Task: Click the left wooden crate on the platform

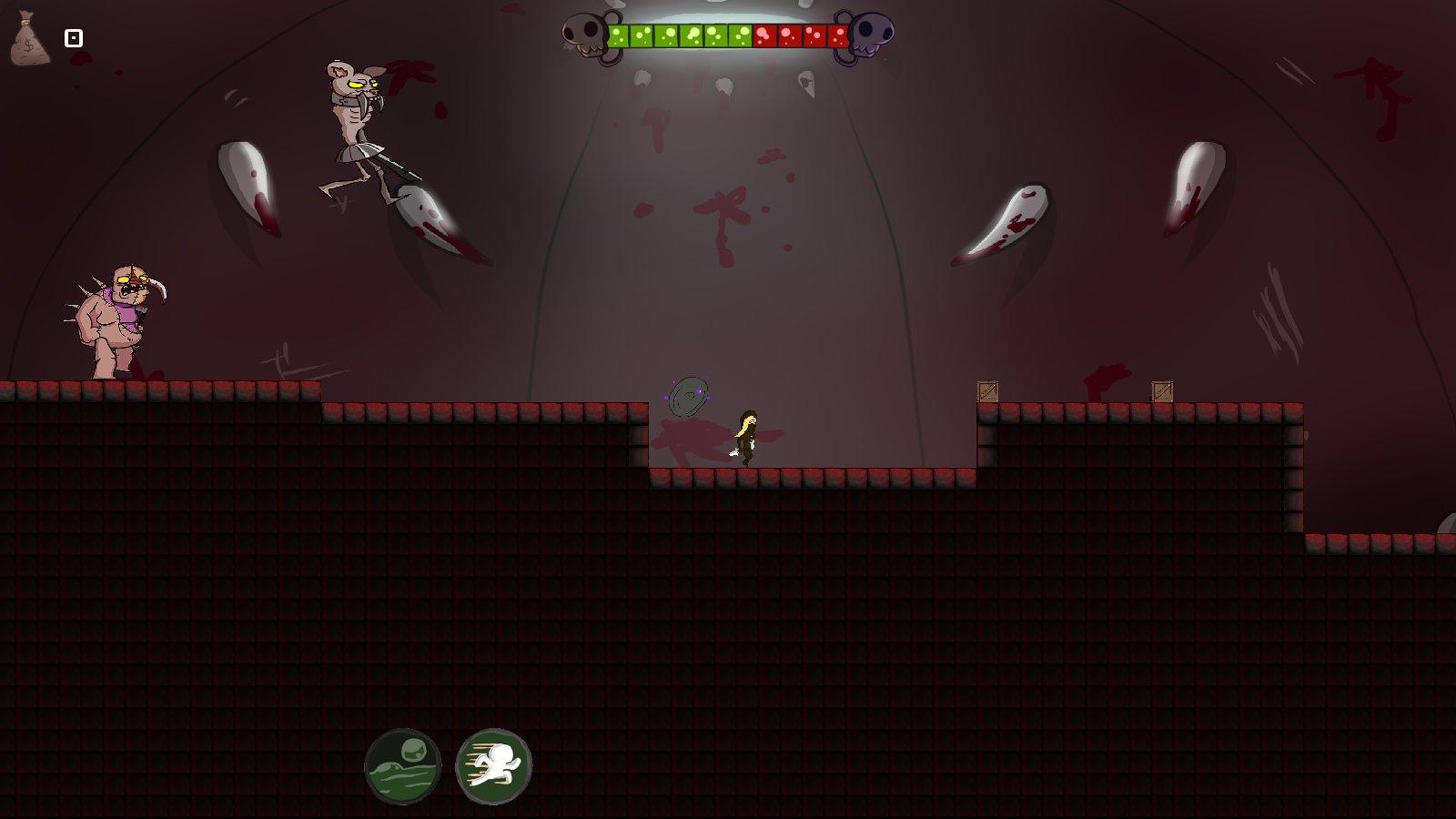Action: point(988,391)
